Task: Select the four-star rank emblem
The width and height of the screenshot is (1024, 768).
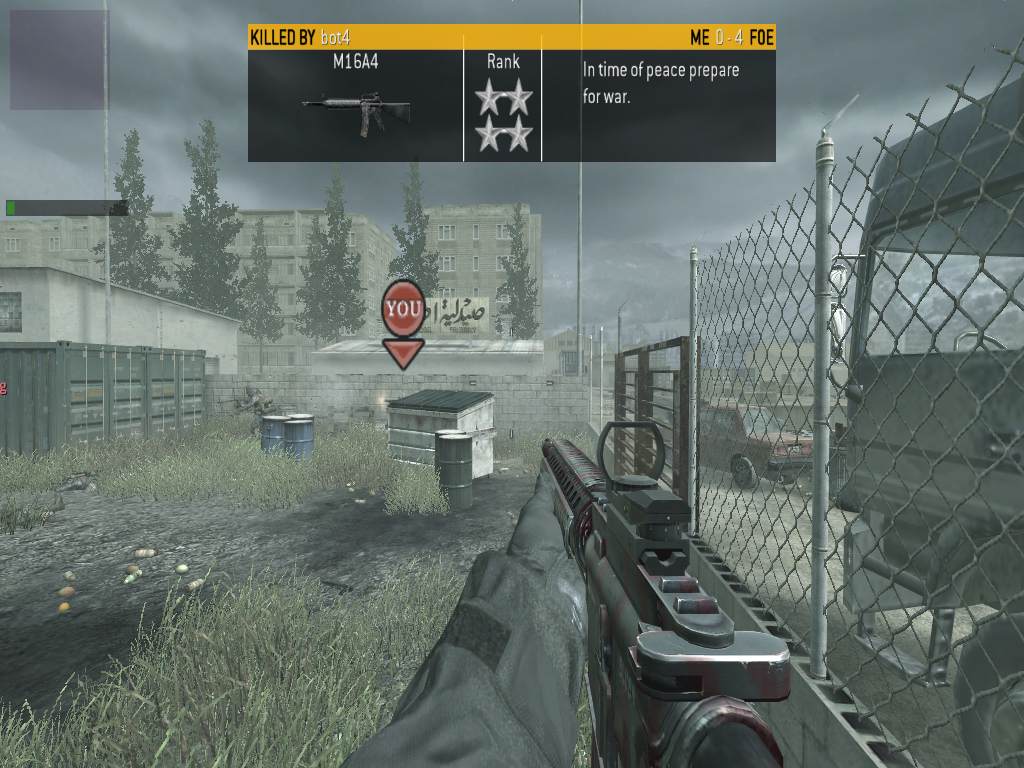Action: pyautogui.click(x=503, y=116)
